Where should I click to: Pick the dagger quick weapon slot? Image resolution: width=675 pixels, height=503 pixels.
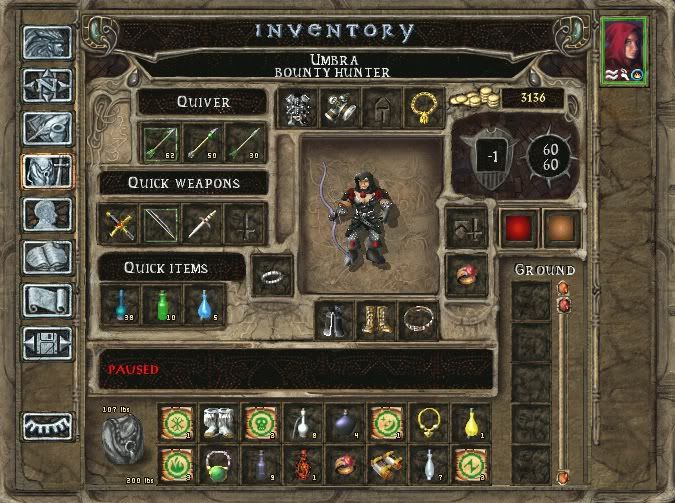coord(204,223)
